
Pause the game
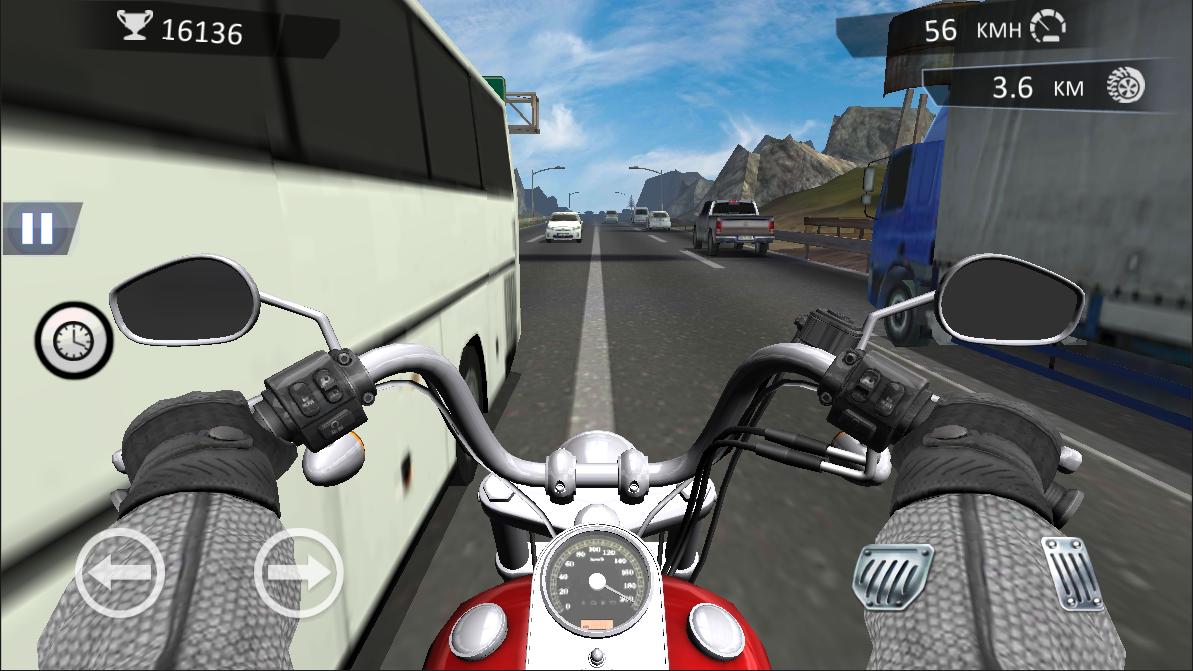pos(38,228)
